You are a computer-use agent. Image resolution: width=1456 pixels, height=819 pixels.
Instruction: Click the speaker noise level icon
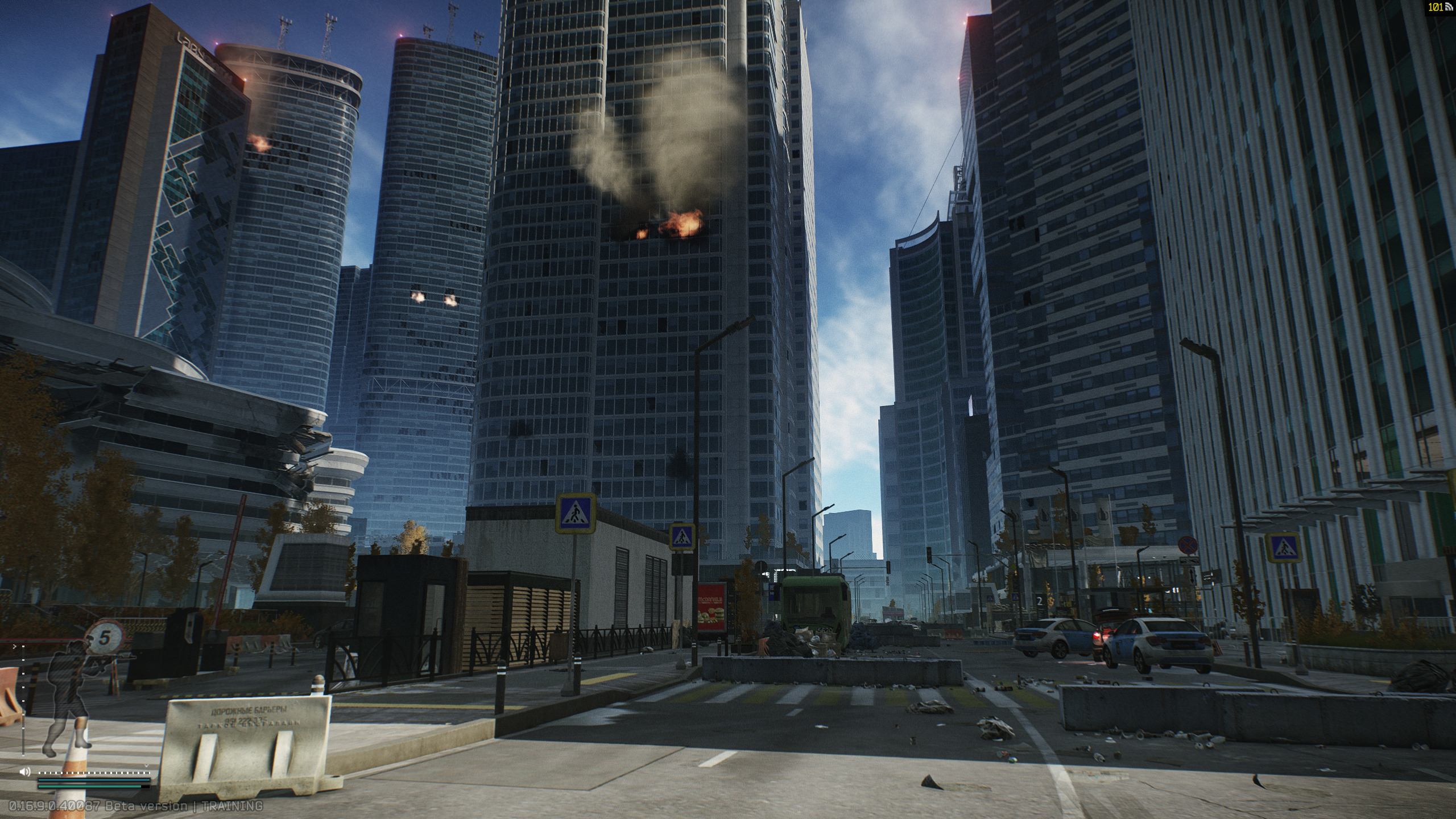24,772
